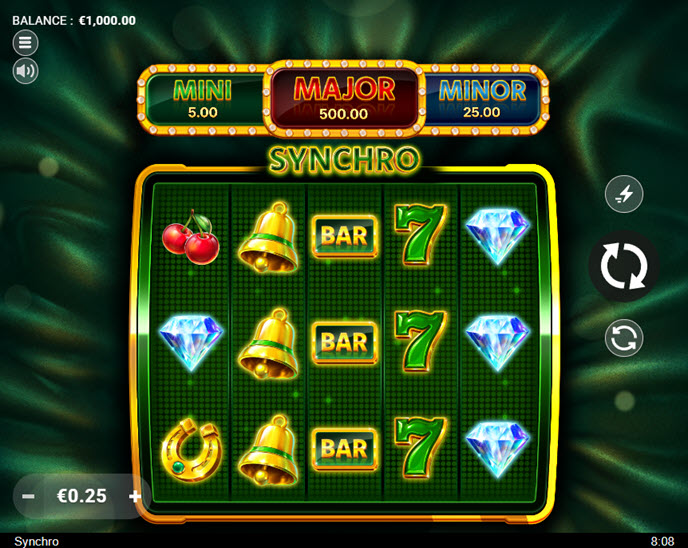The width and height of the screenshot is (688, 548).
Task: Open the autoplay button below spin
Action: point(624,338)
